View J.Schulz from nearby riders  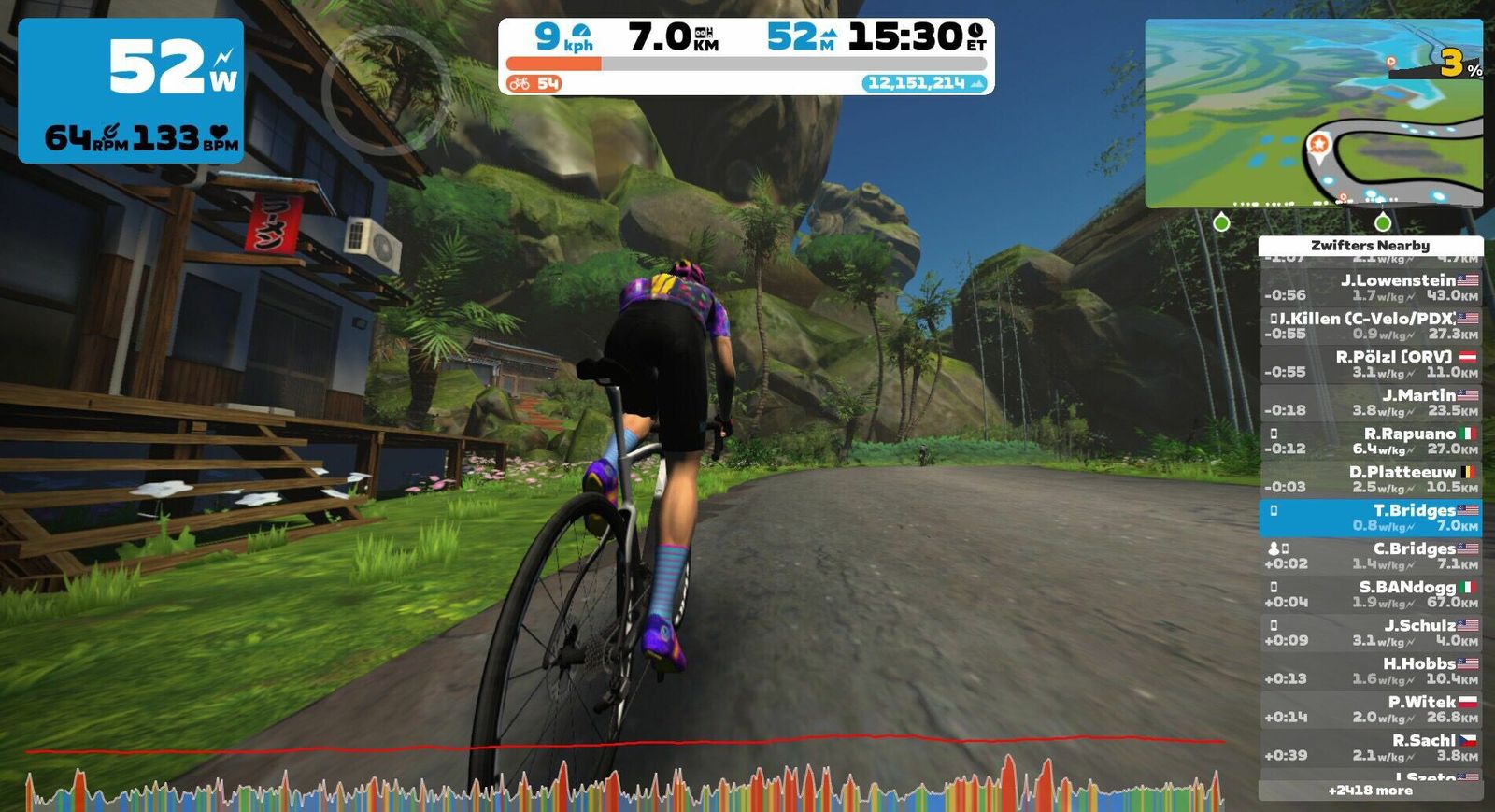(x=1371, y=633)
